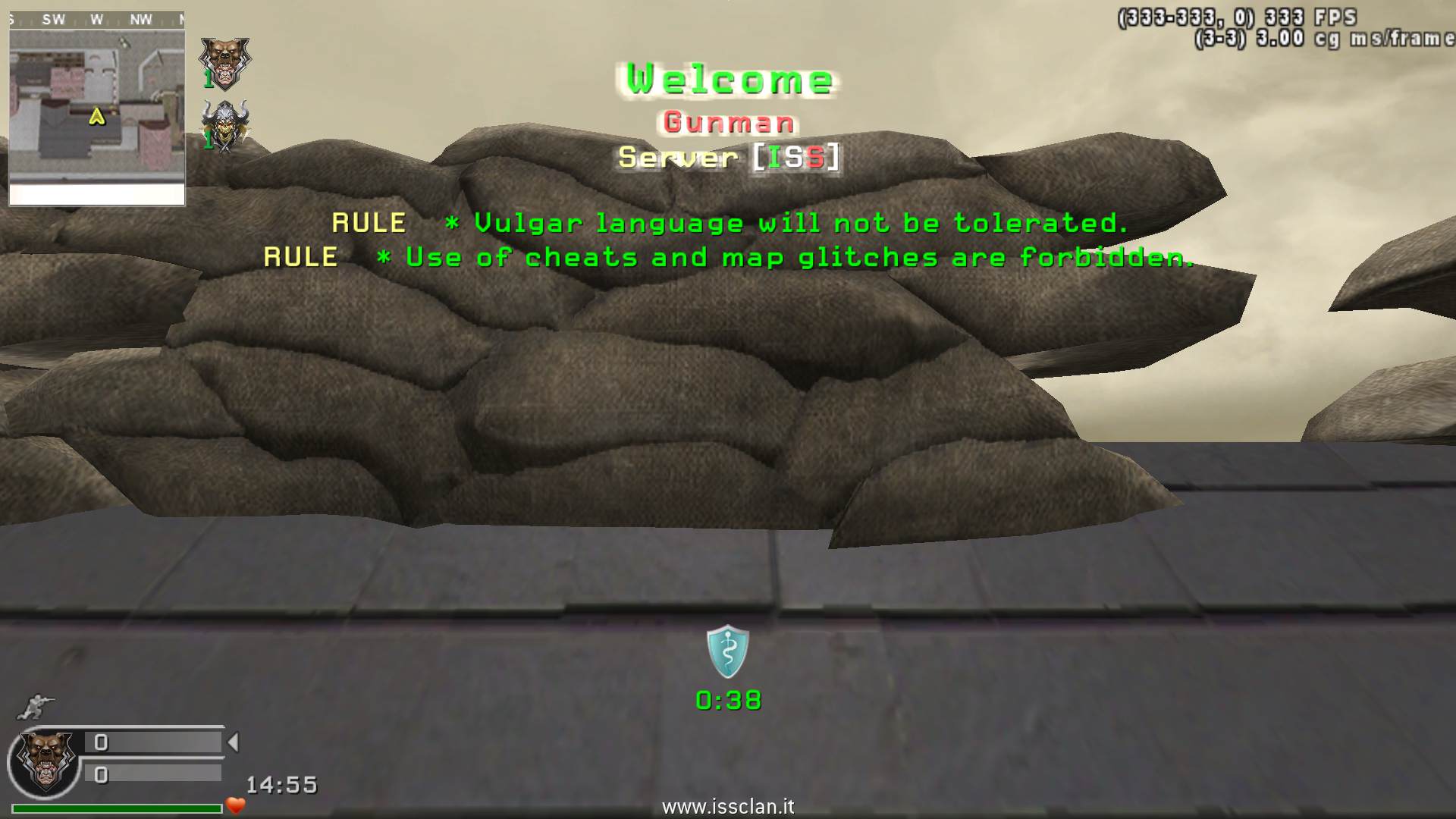This screenshot has width=1456, height=819.
Task: Click the minimap
Action: point(96,108)
